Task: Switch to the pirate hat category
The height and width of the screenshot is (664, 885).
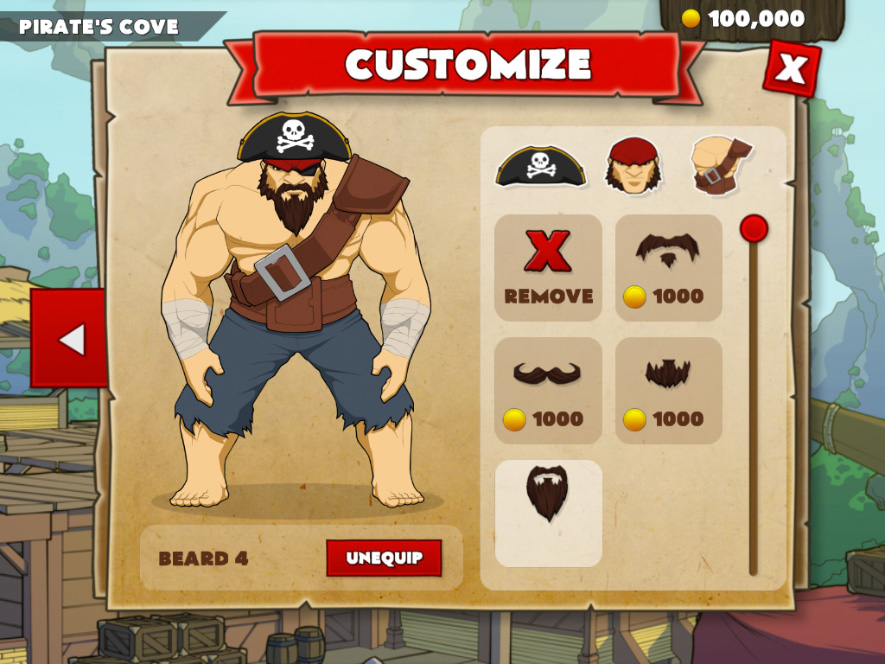Action: pos(540,165)
